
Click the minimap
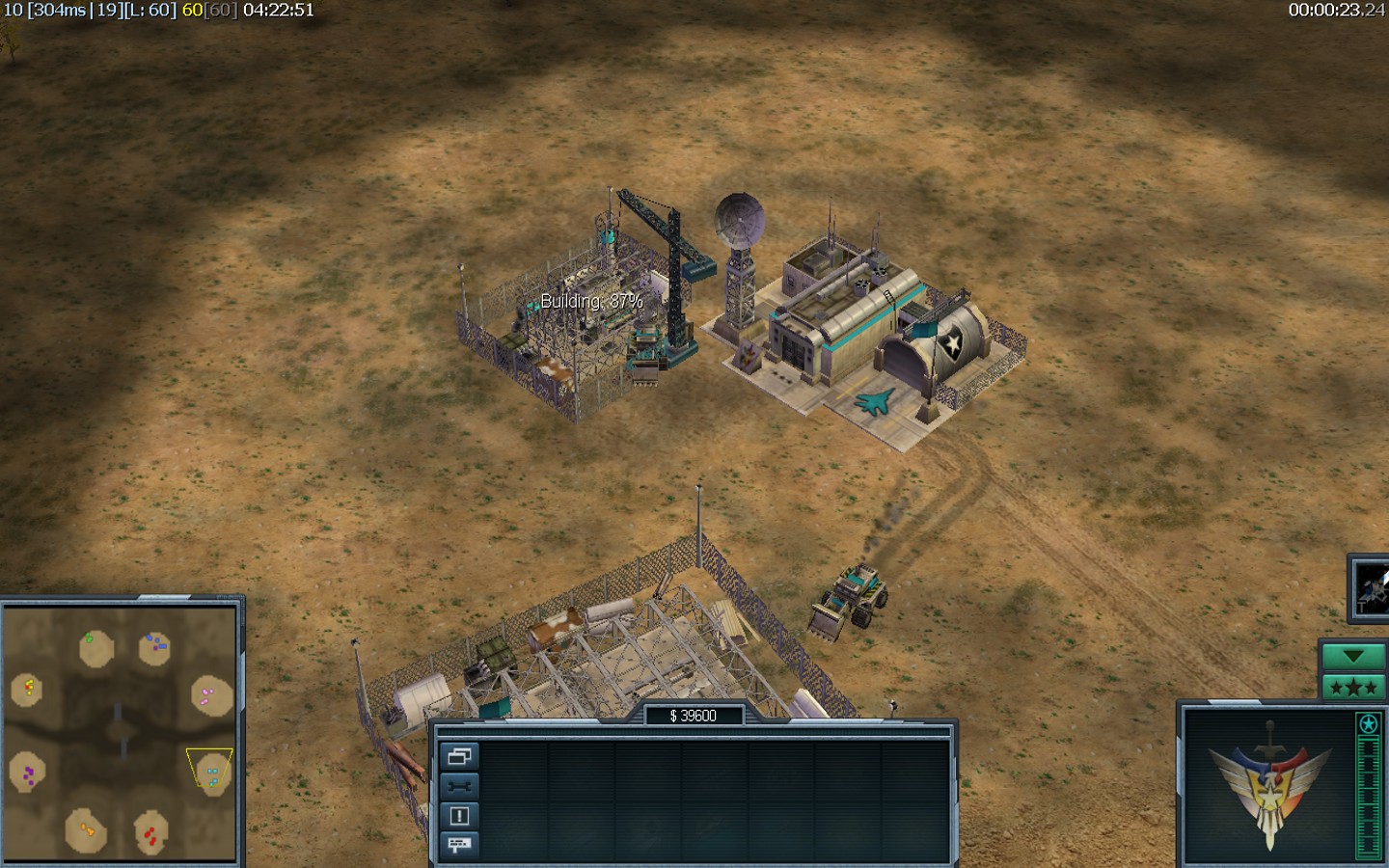click(120, 731)
